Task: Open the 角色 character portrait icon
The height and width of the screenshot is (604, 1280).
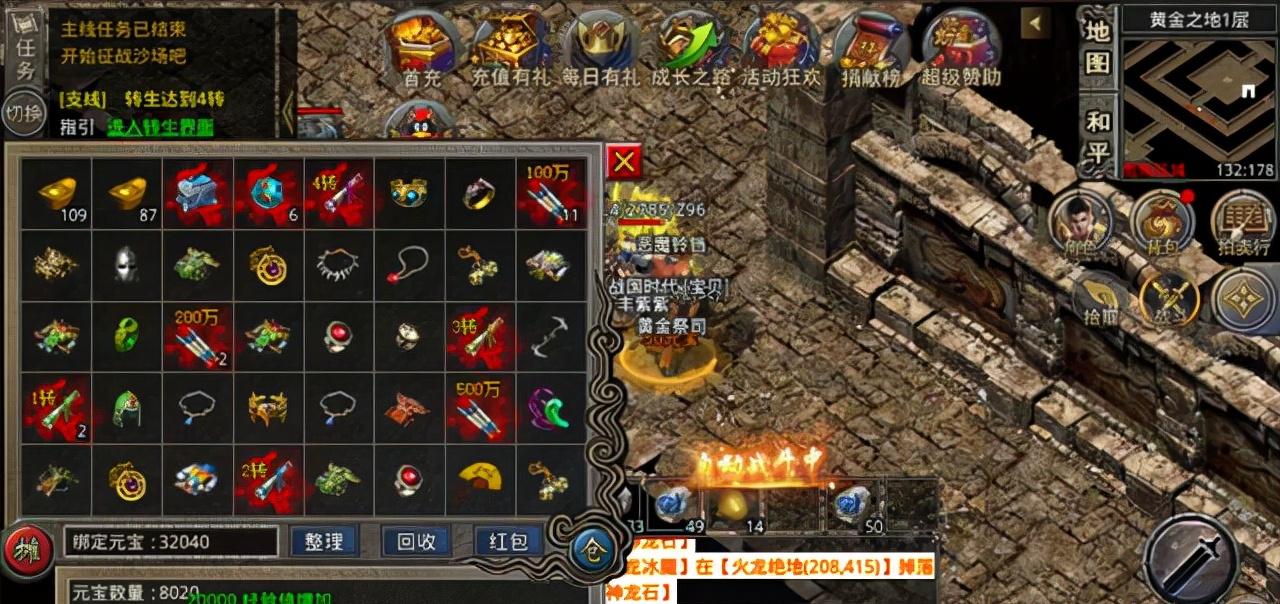Action: pyautogui.click(x=1081, y=220)
